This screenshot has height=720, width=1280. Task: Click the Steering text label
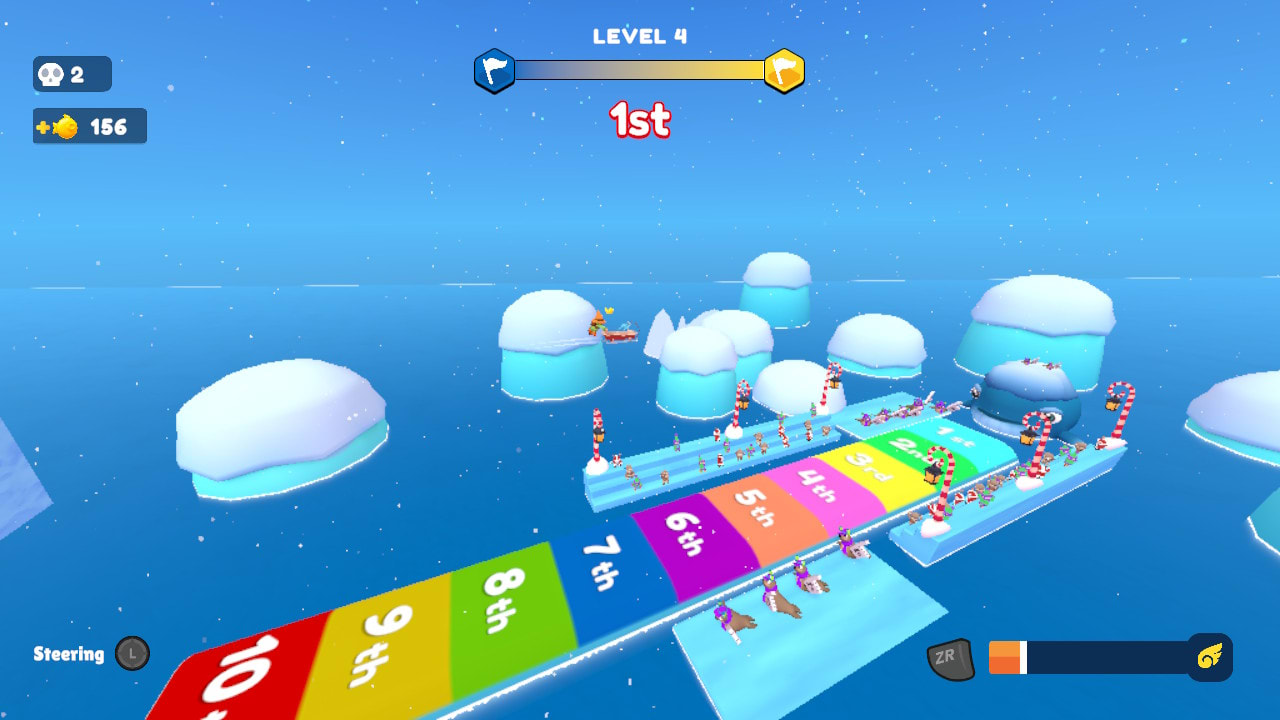coord(69,655)
